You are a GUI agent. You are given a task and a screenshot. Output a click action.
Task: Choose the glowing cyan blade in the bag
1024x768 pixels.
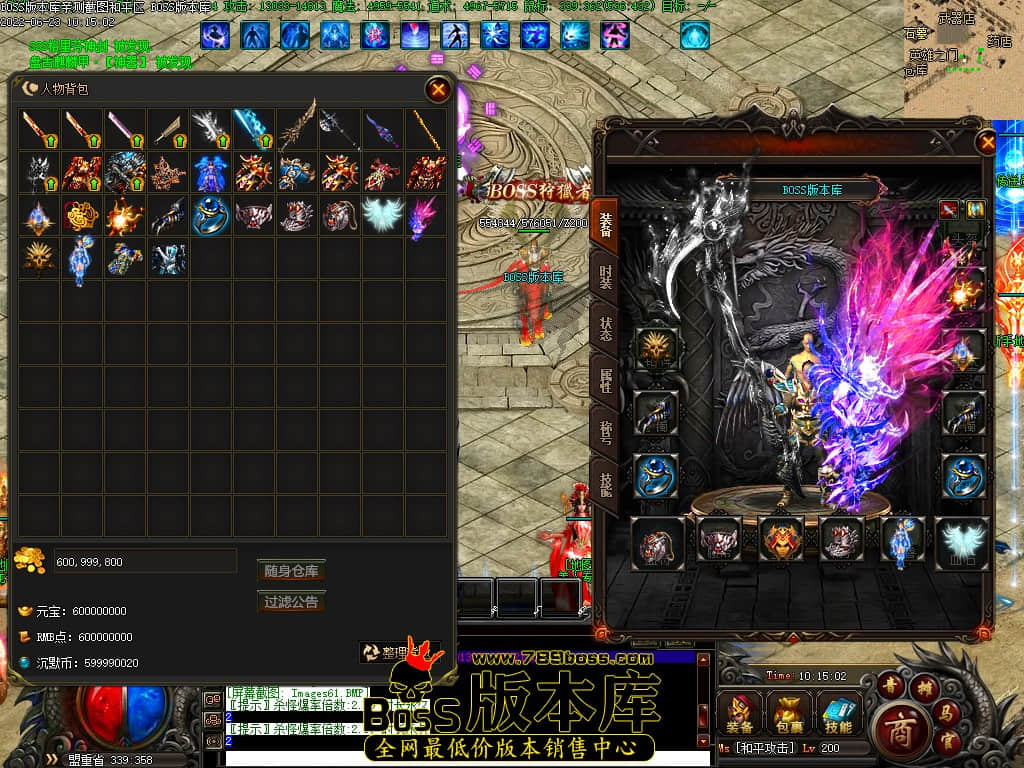(253, 130)
